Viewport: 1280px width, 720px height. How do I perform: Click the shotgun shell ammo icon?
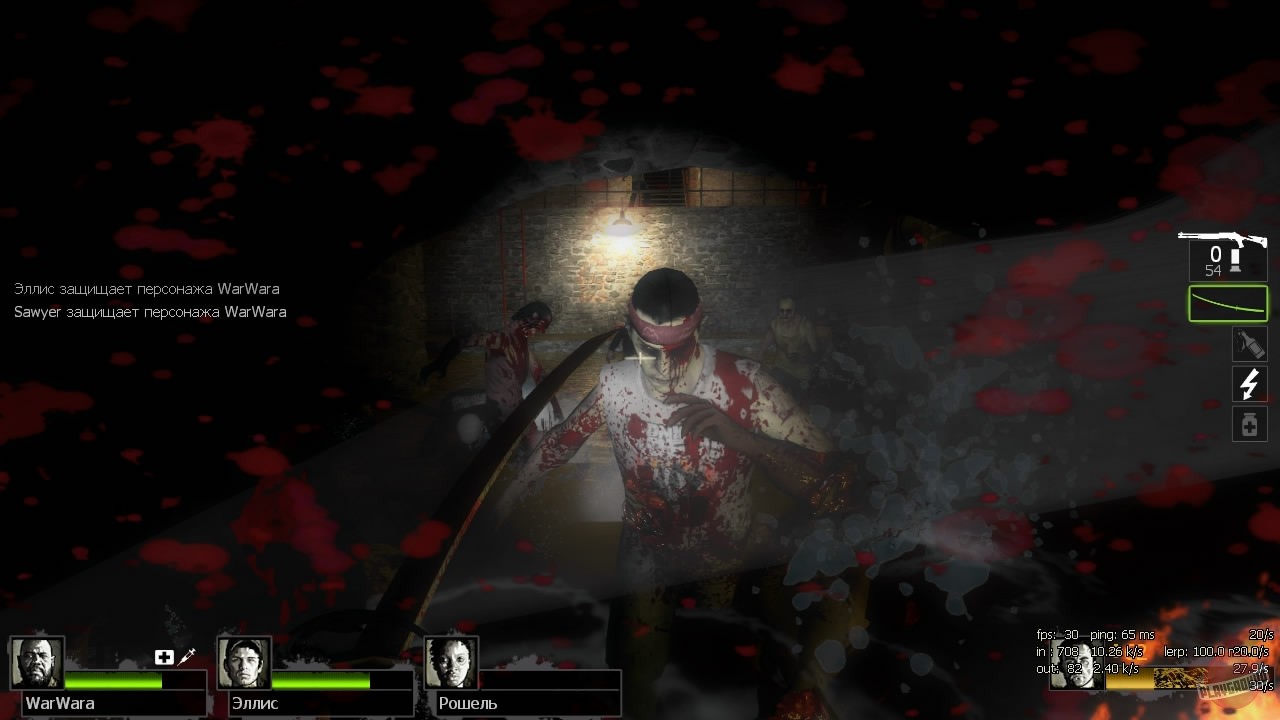point(1236,260)
